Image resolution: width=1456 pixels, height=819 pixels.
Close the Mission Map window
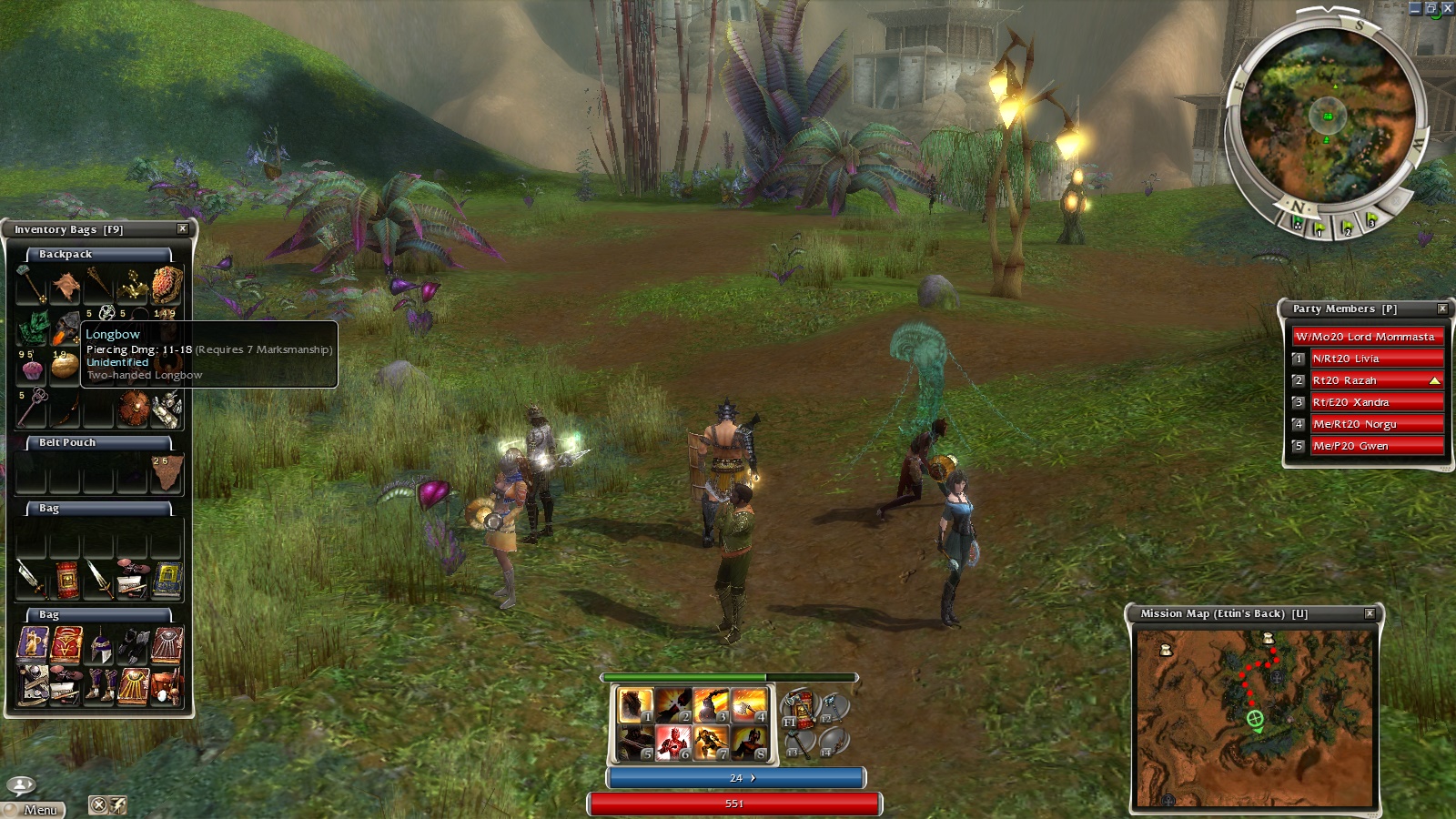pyautogui.click(x=1370, y=613)
